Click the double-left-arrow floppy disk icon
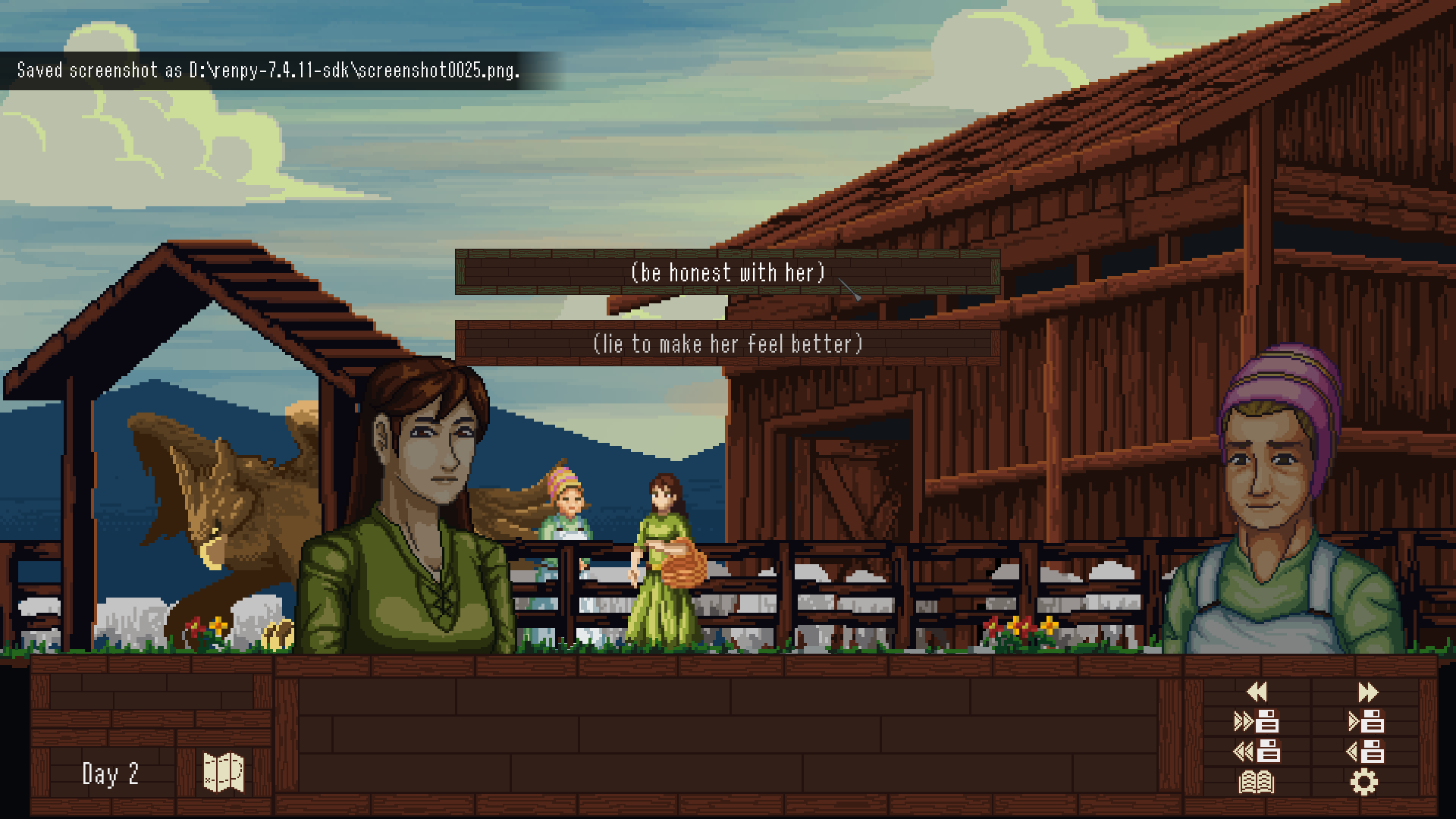This screenshot has width=1456, height=819. click(1257, 752)
